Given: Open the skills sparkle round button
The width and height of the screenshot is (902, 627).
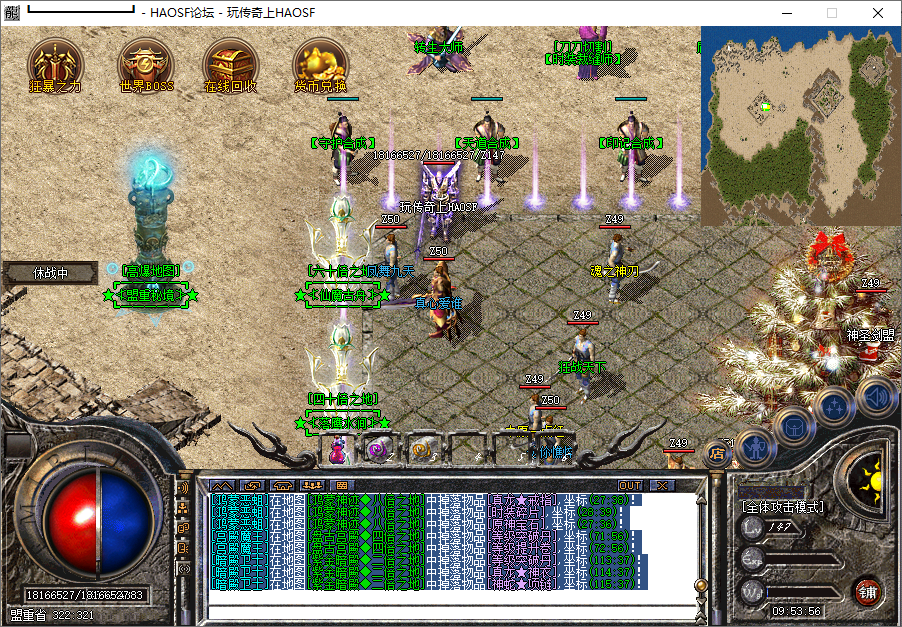Looking at the screenshot, I should coord(833,405).
